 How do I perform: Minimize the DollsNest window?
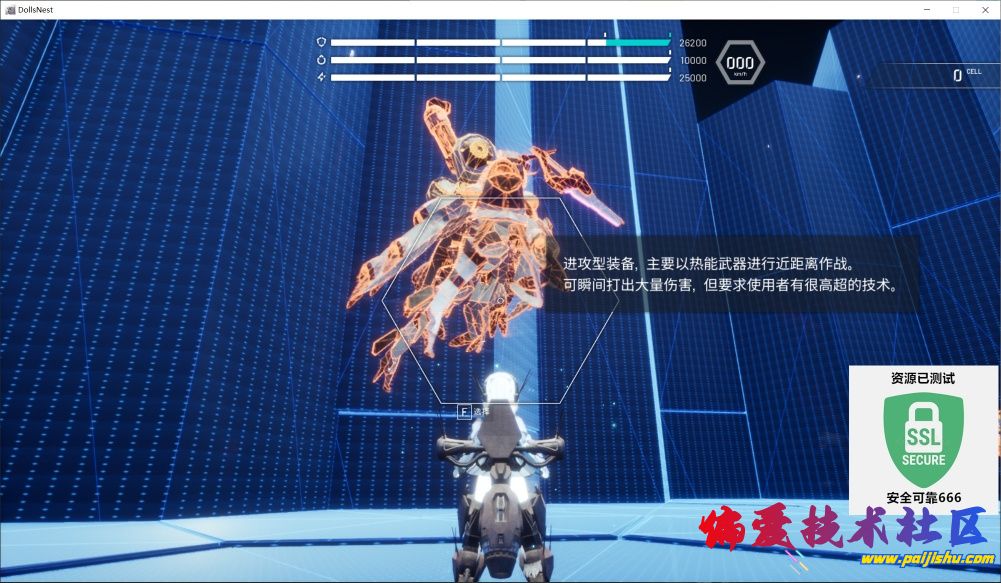[x=927, y=9]
